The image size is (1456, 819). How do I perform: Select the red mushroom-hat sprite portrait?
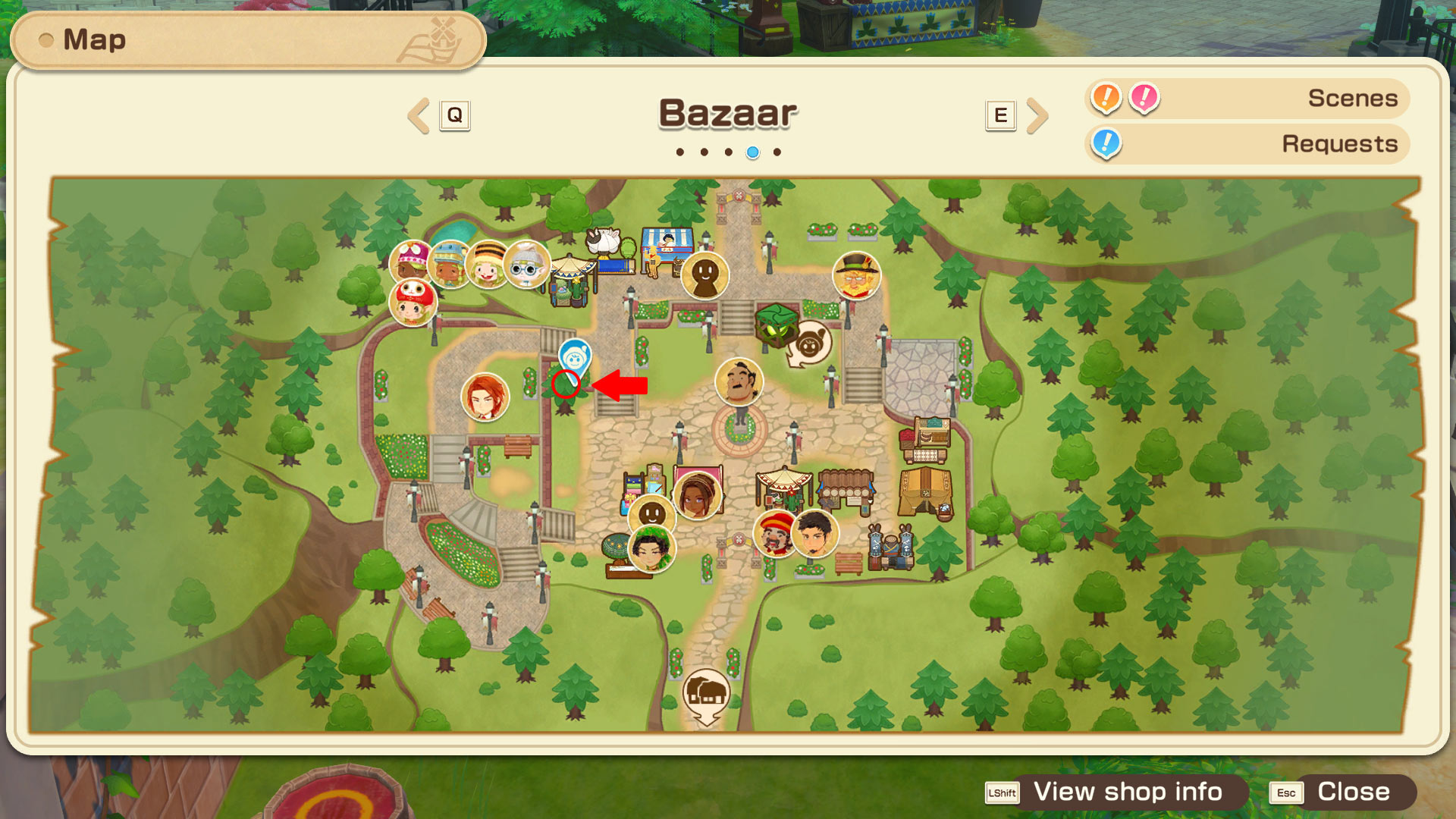[413, 302]
